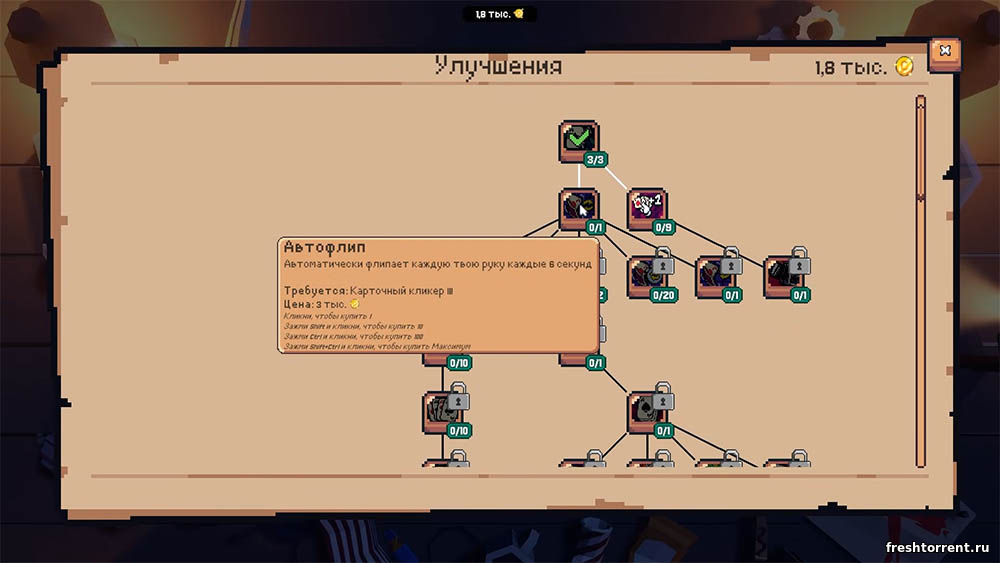Select the completed 3/3 checkmark upgrade
Image resolution: width=1000 pixels, height=563 pixels.
pyautogui.click(x=579, y=140)
